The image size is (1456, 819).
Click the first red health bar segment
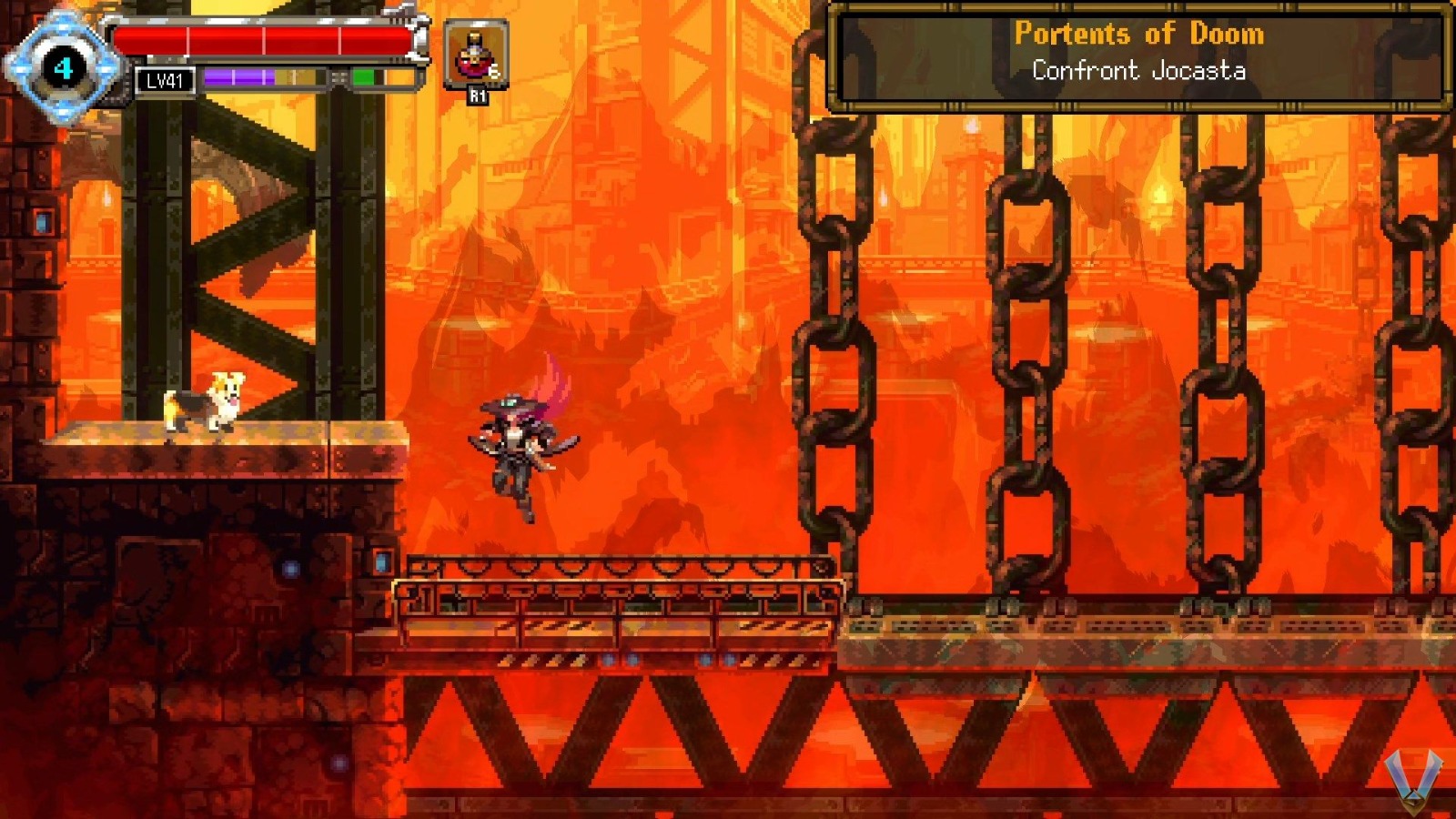click(x=150, y=38)
